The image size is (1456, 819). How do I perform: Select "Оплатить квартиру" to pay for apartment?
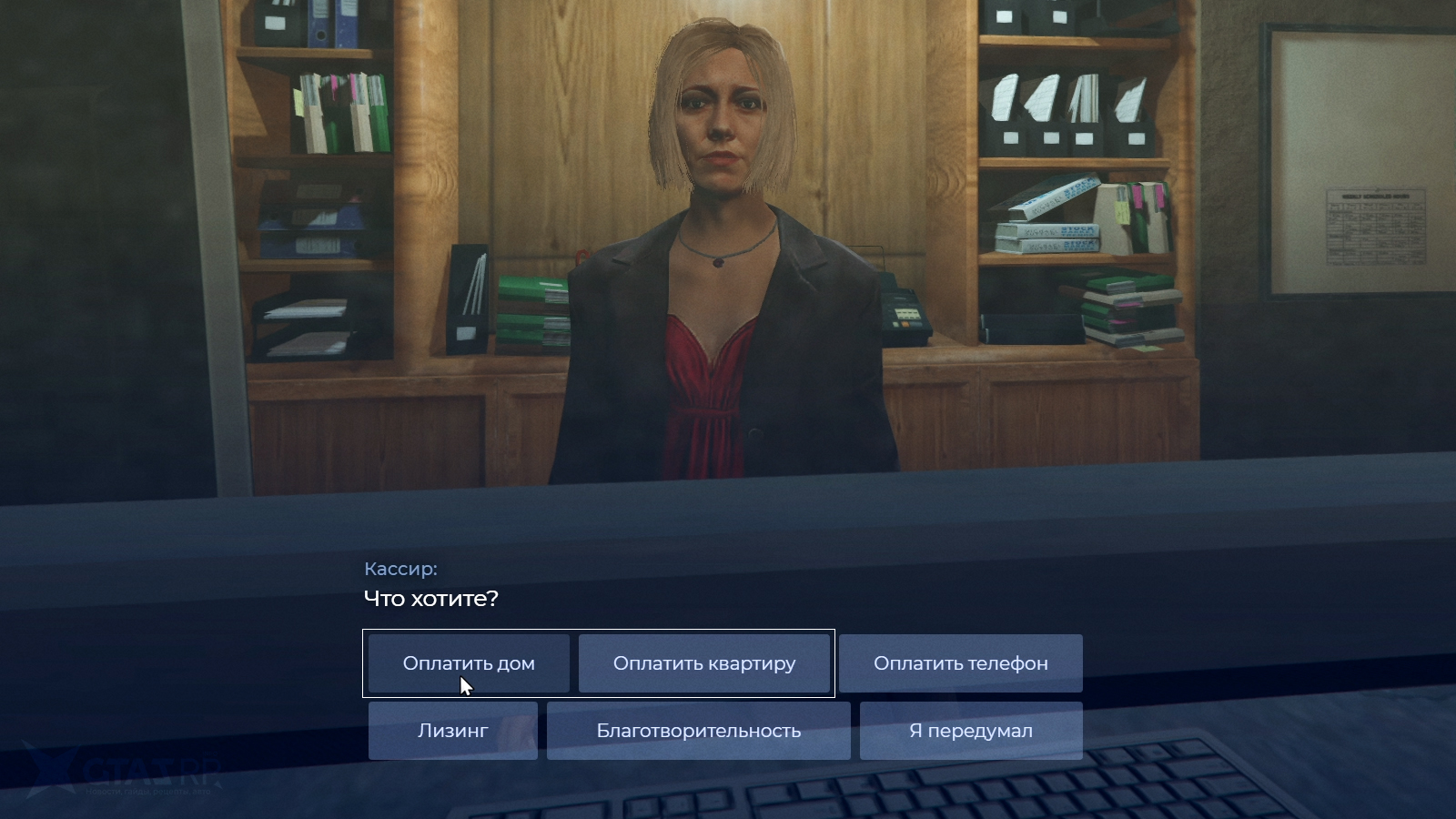click(704, 663)
